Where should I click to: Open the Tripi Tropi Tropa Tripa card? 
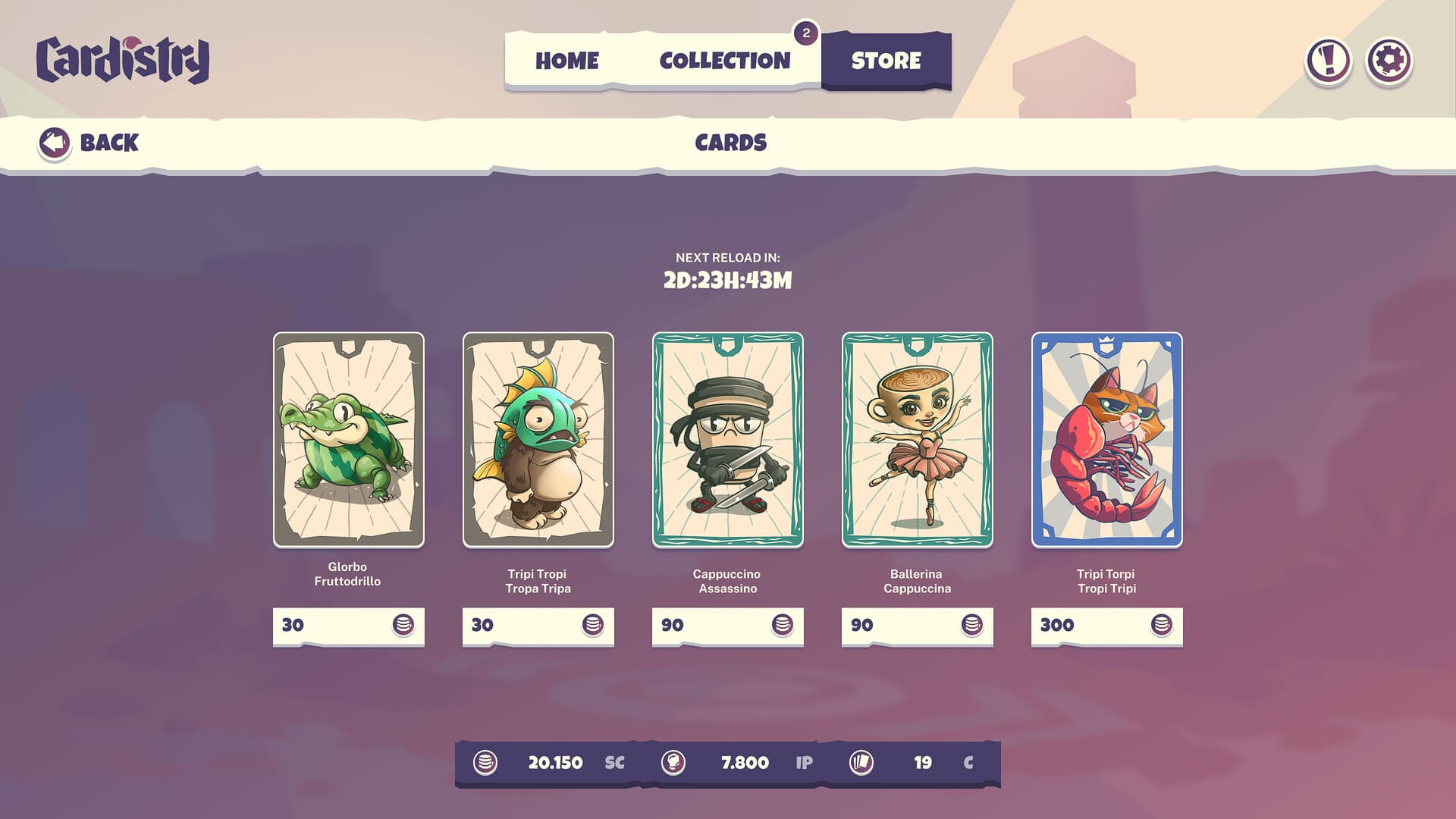coord(538,441)
